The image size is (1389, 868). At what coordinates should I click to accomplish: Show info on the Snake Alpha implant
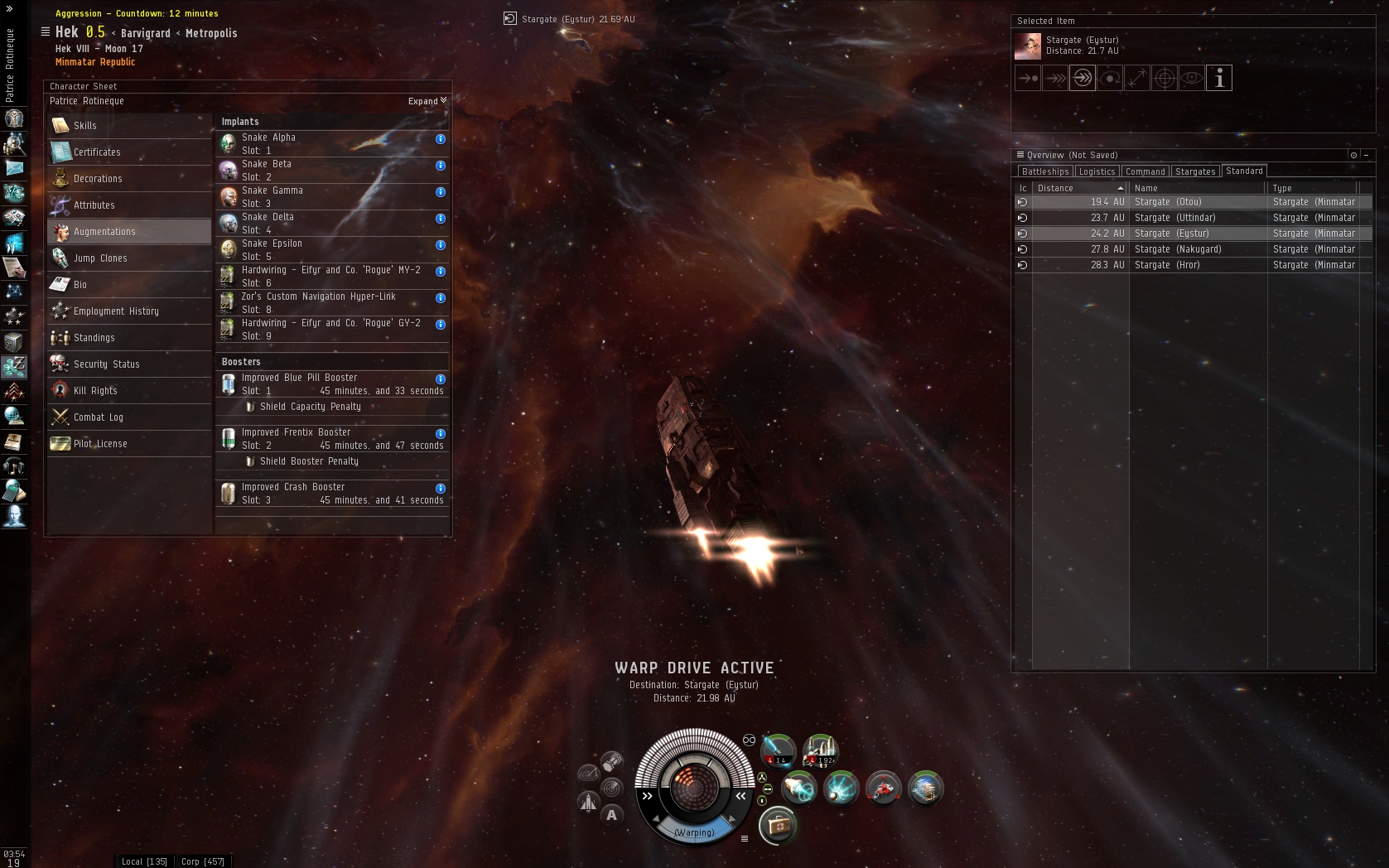pyautogui.click(x=440, y=140)
